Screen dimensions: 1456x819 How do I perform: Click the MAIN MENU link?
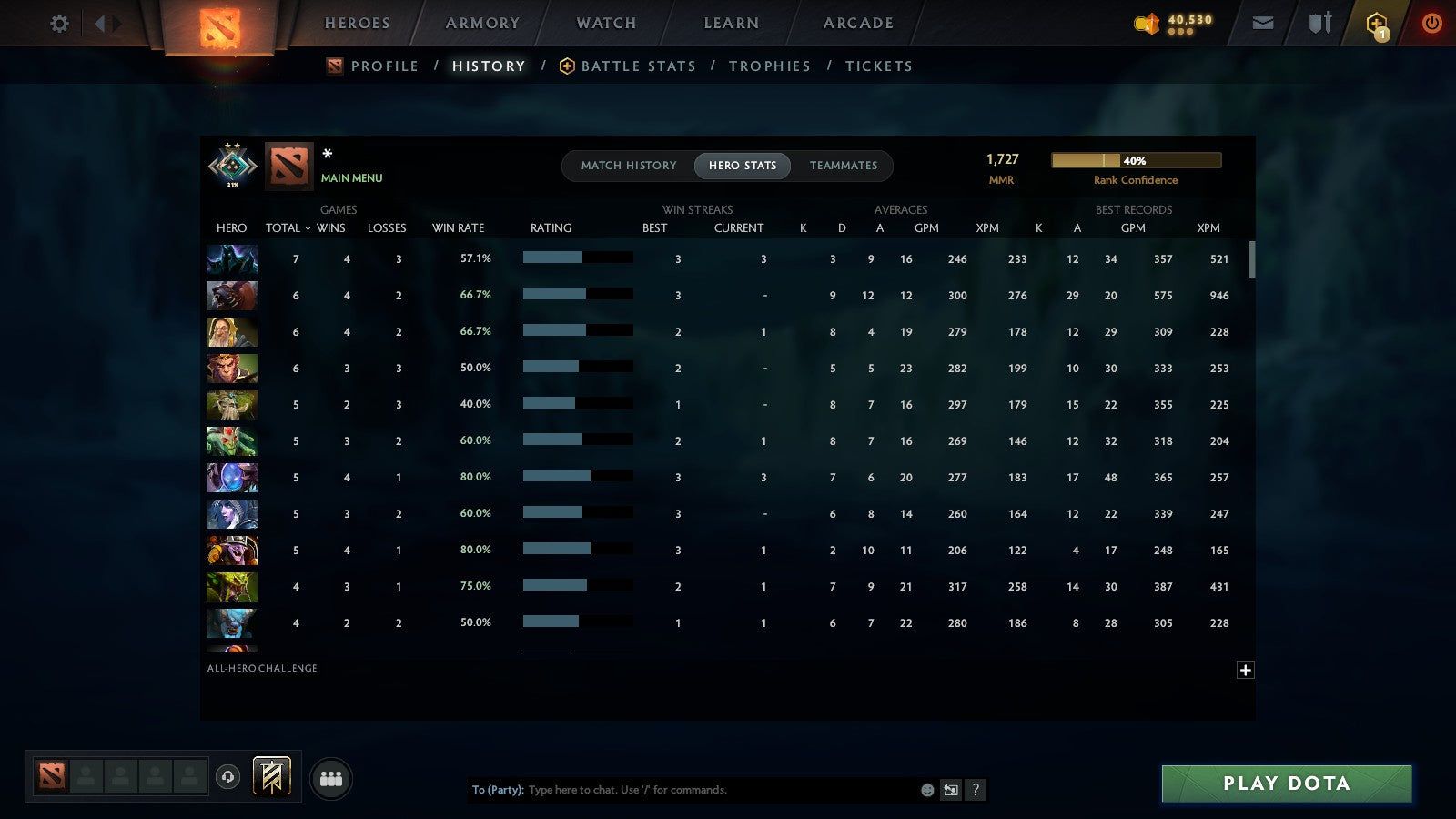(x=351, y=178)
